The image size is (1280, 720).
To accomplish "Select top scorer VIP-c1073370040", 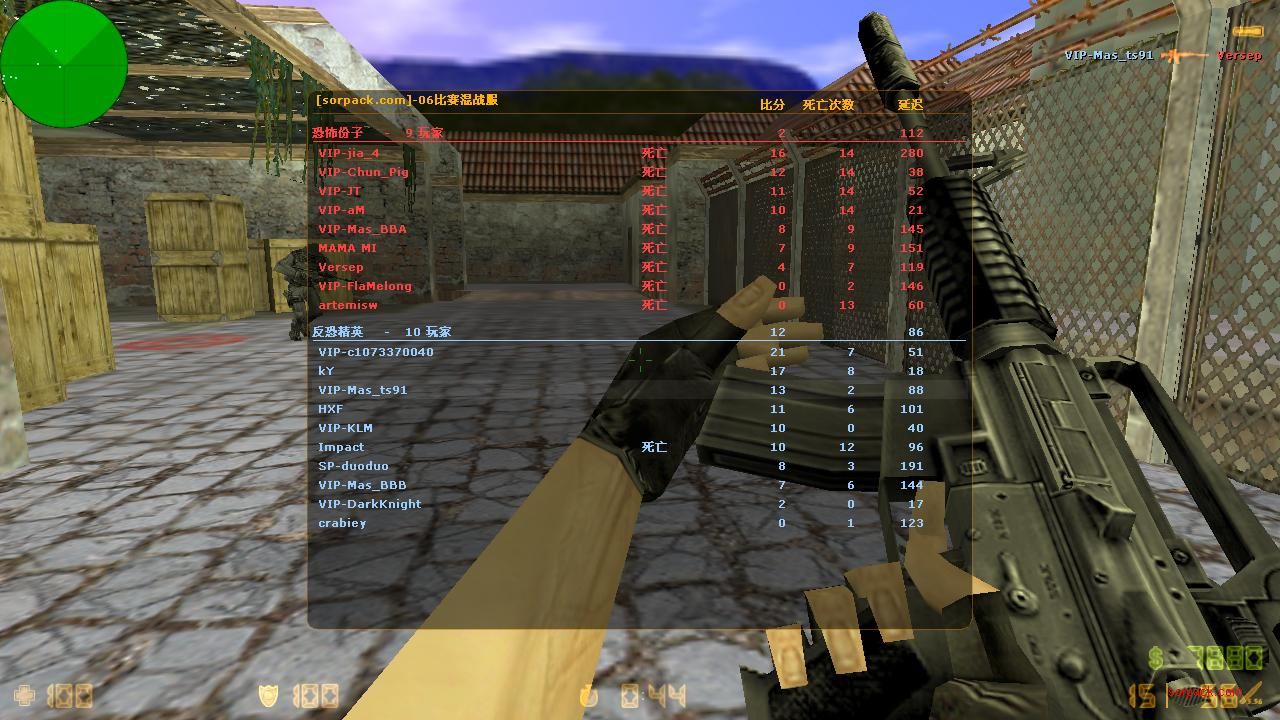I will (x=376, y=352).
